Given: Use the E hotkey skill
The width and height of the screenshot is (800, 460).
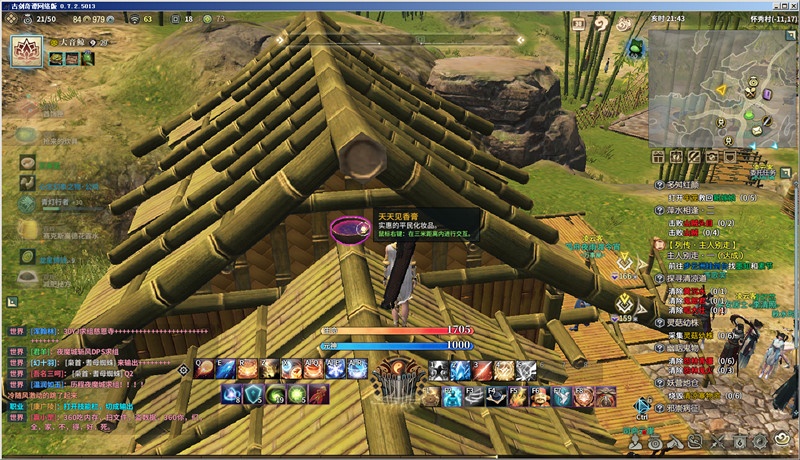Looking at the screenshot, I should coord(225,370).
